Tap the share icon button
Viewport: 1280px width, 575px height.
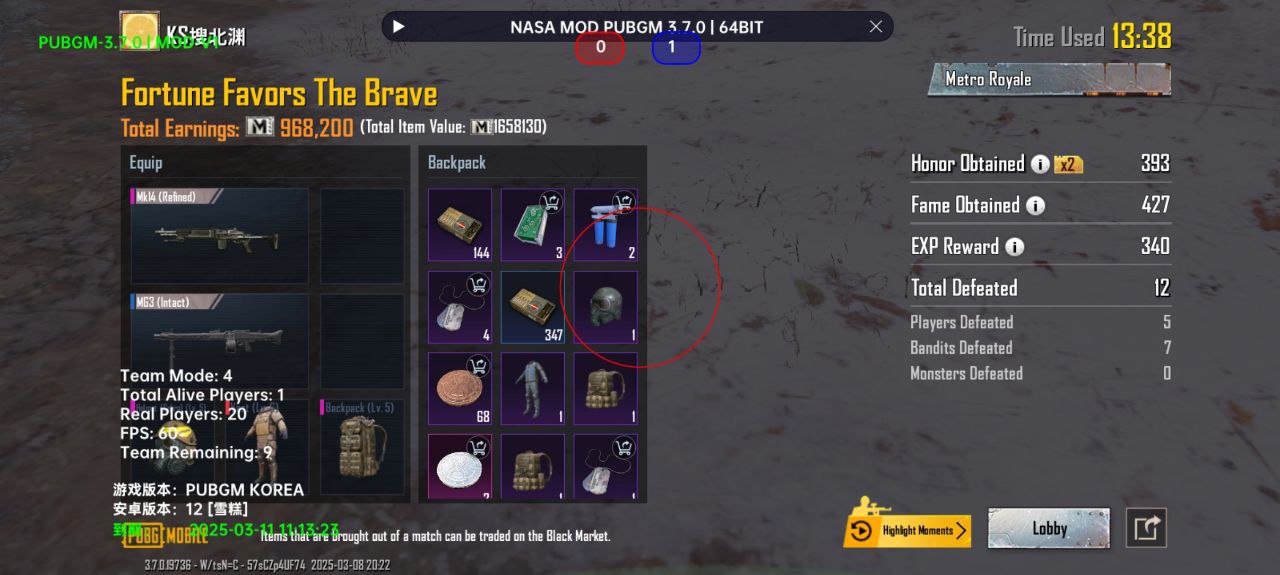click(1146, 528)
